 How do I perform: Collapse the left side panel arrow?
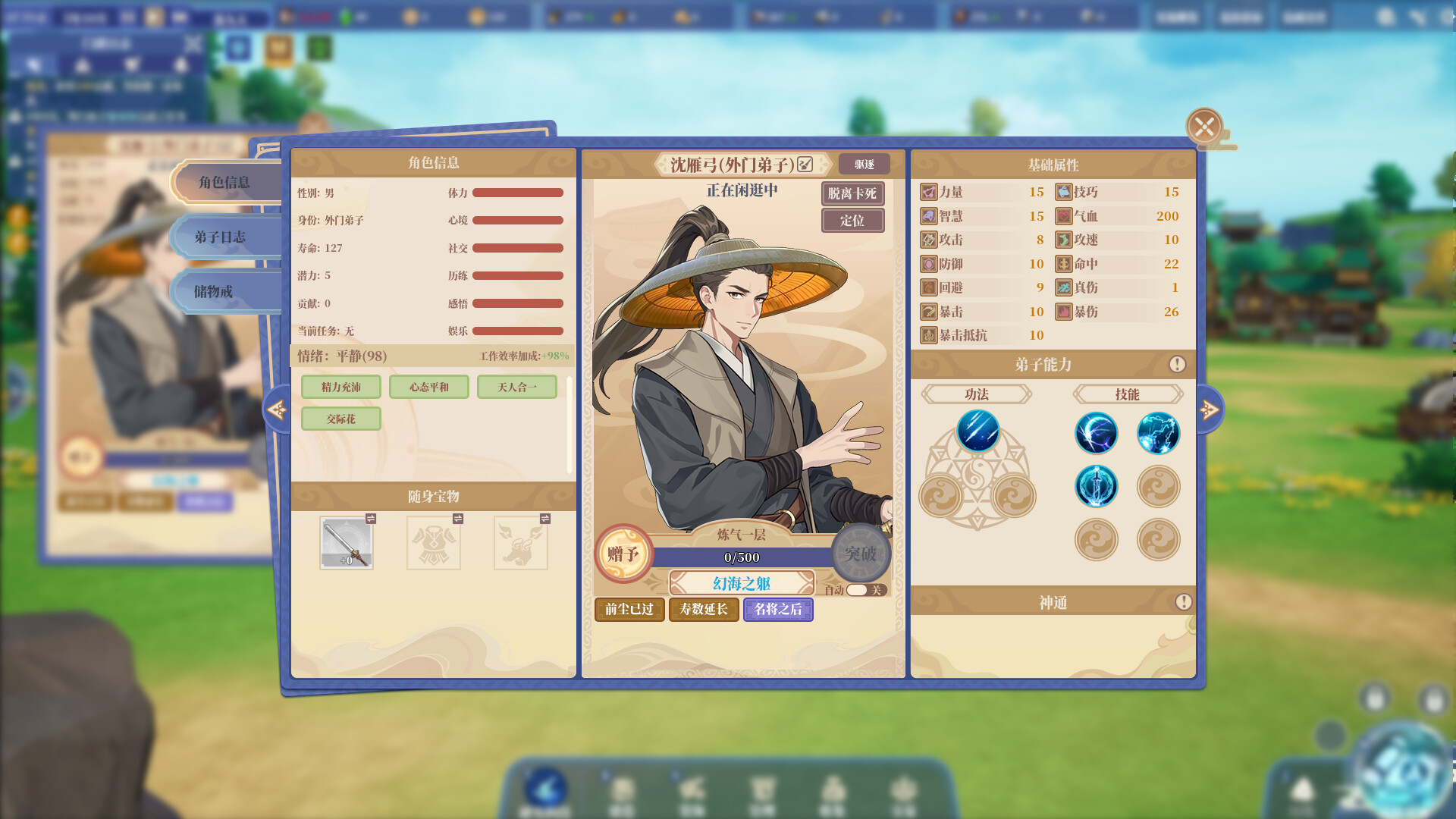(x=278, y=408)
